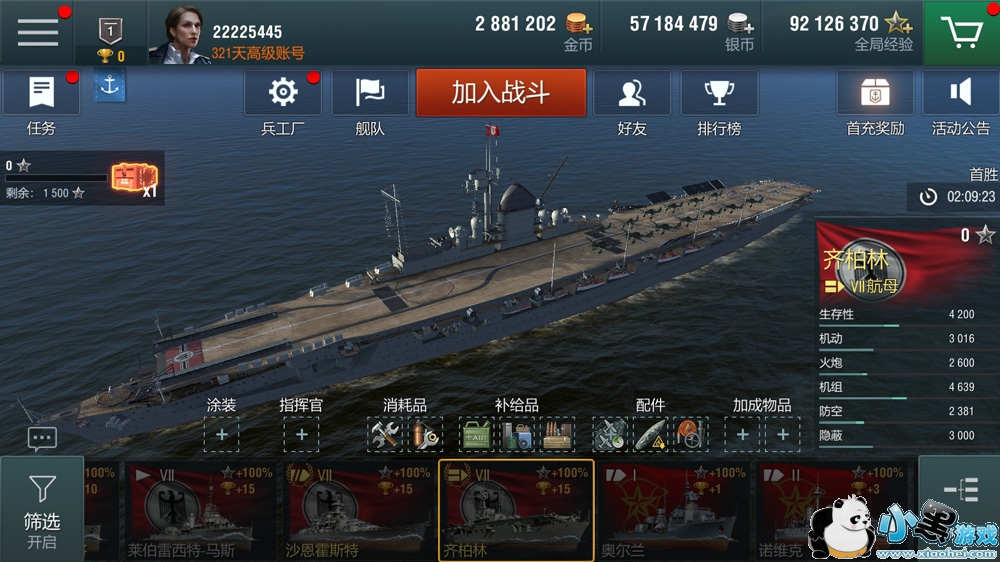
Task: Toggle the 筛选 ship filter
Action: point(42,508)
